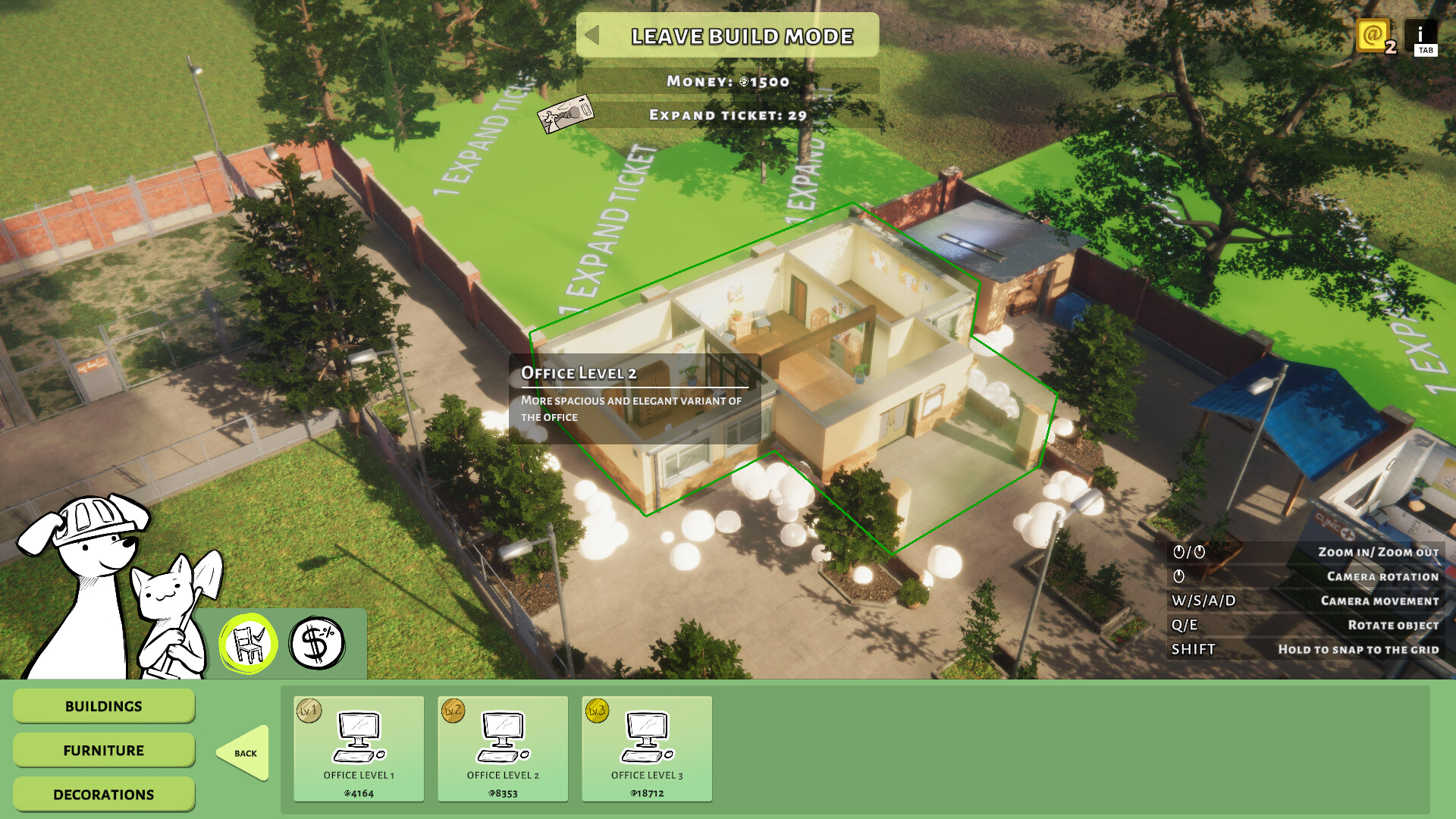Screen dimensions: 1456x819
Task: Toggle sell mode with the dollar-percent icon
Action: 316,642
